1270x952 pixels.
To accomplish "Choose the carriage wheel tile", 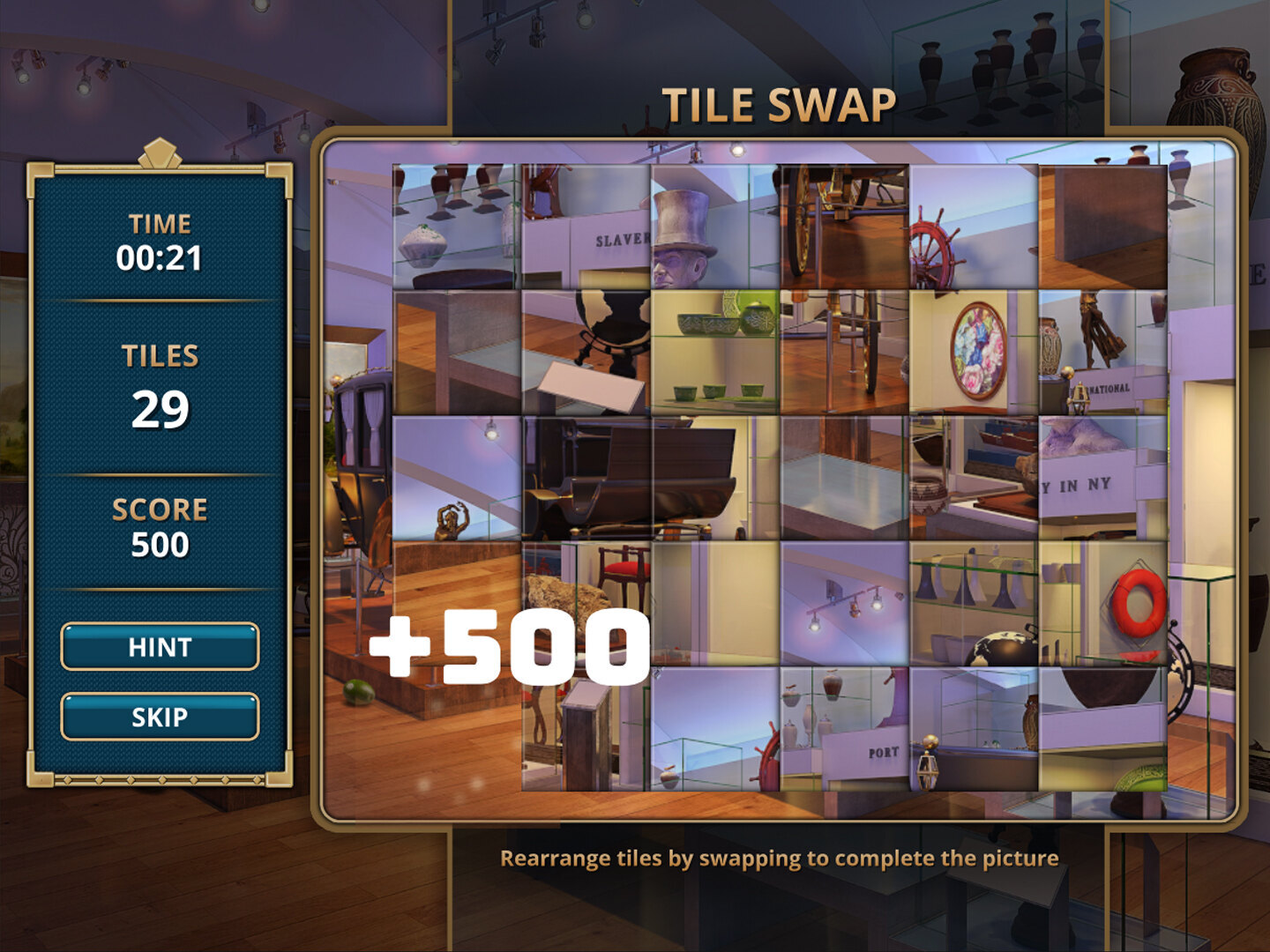I will click(x=844, y=227).
